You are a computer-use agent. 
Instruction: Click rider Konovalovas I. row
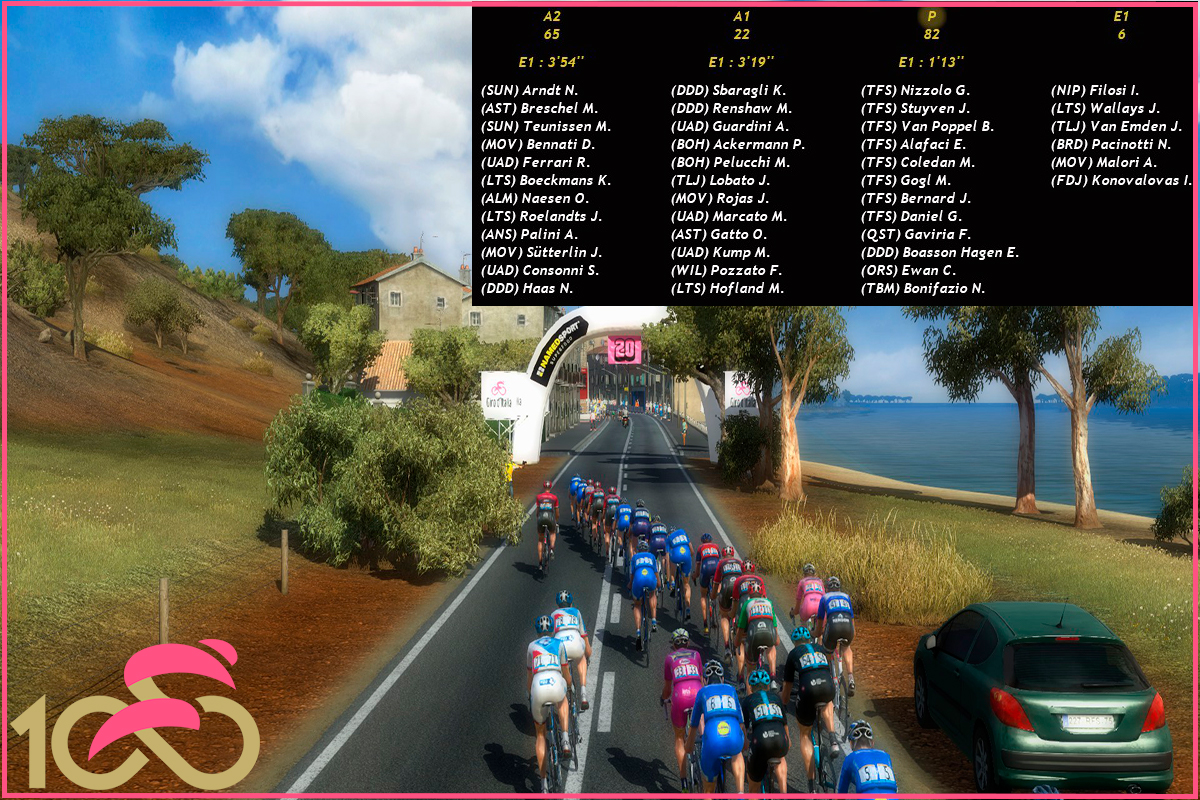click(1121, 181)
